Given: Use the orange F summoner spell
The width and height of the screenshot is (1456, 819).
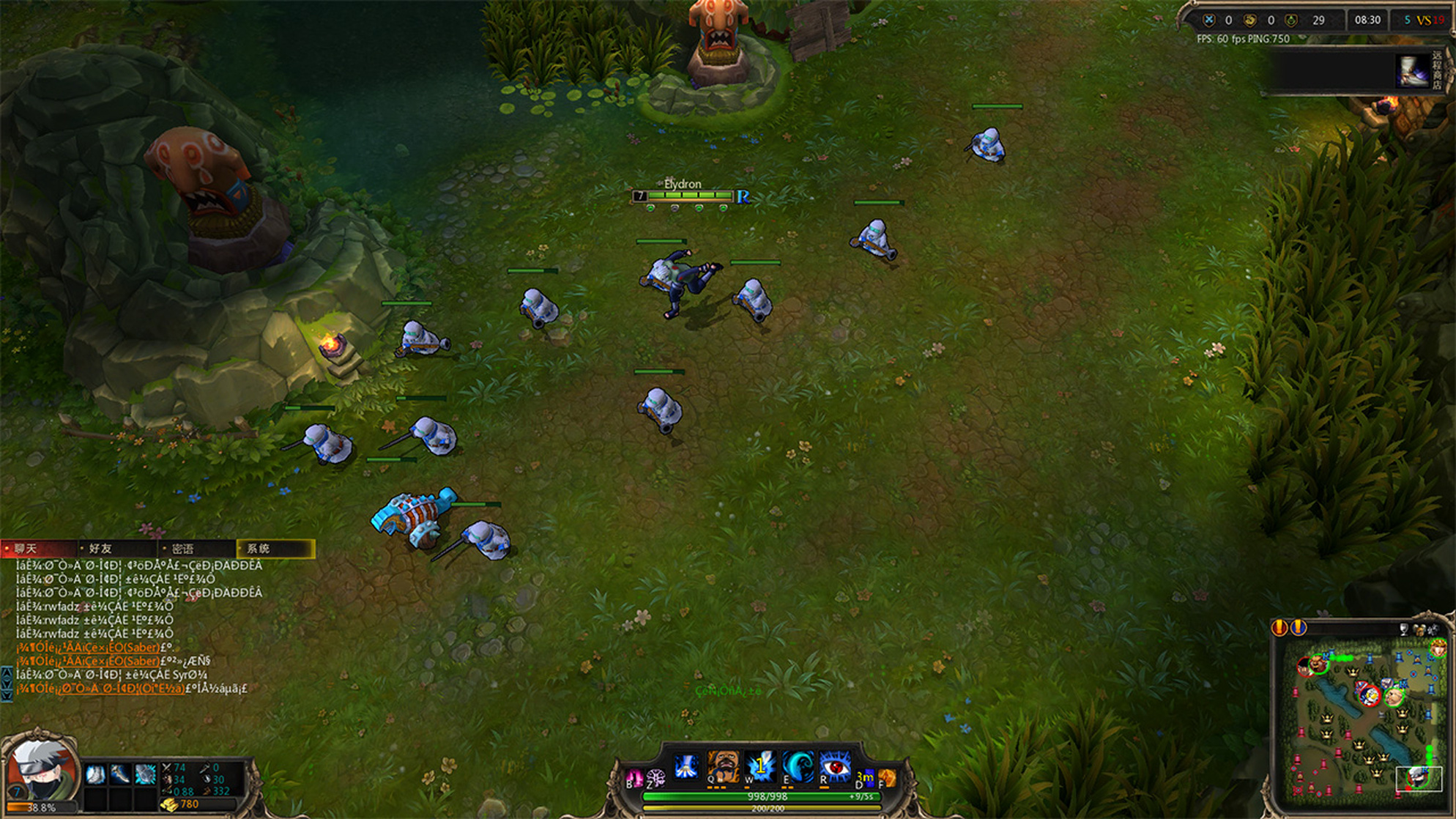Looking at the screenshot, I should click(886, 778).
